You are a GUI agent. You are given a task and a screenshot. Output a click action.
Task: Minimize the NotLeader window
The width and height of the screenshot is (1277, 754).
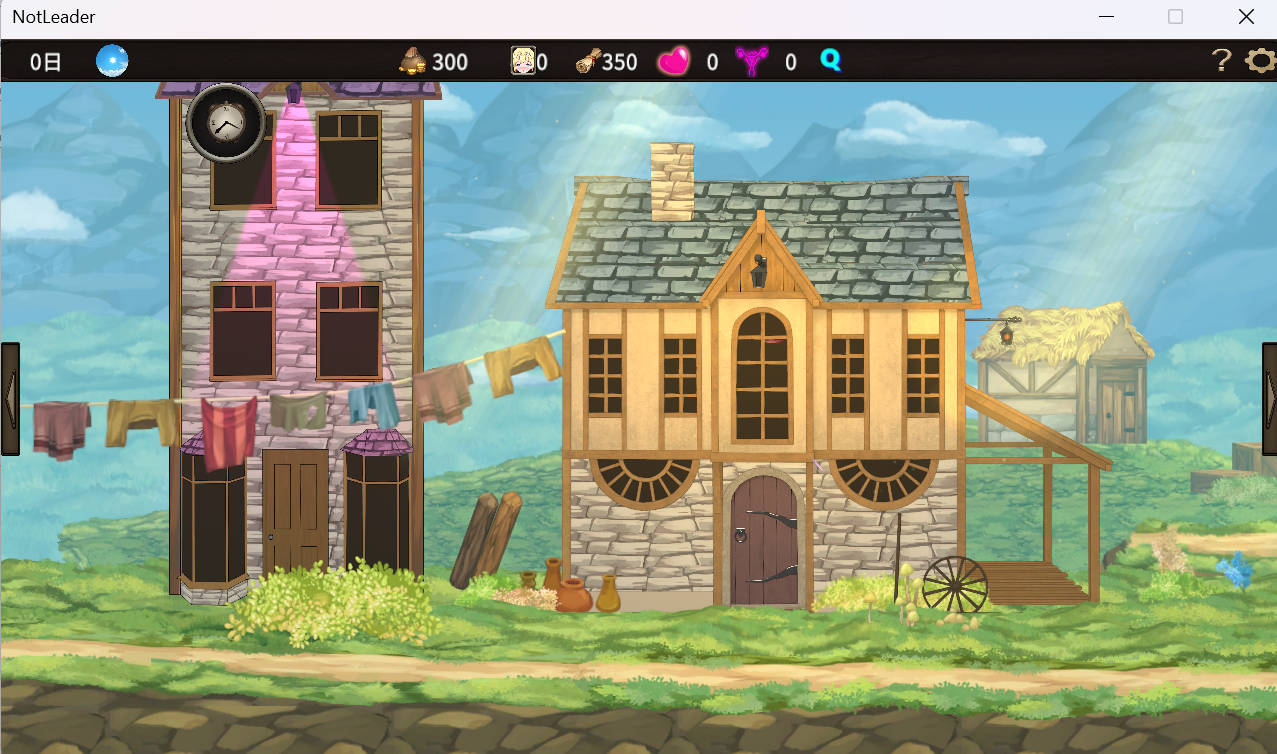coord(1106,17)
